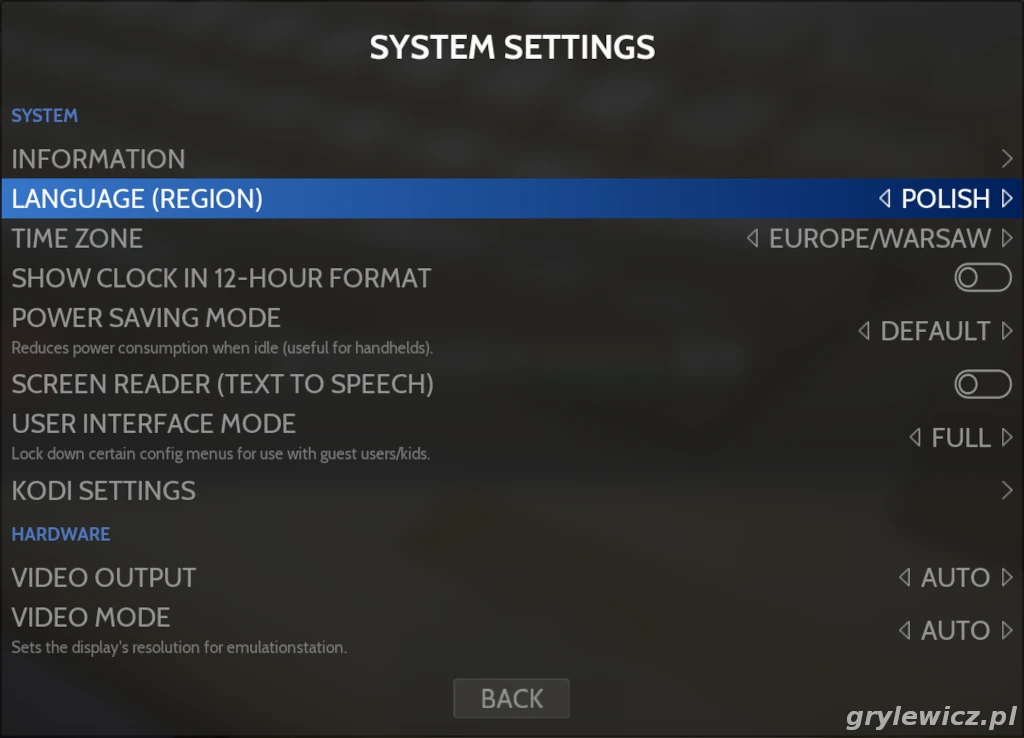Enable the Screen Reader toggle
1024x738 pixels.
pos(982,384)
